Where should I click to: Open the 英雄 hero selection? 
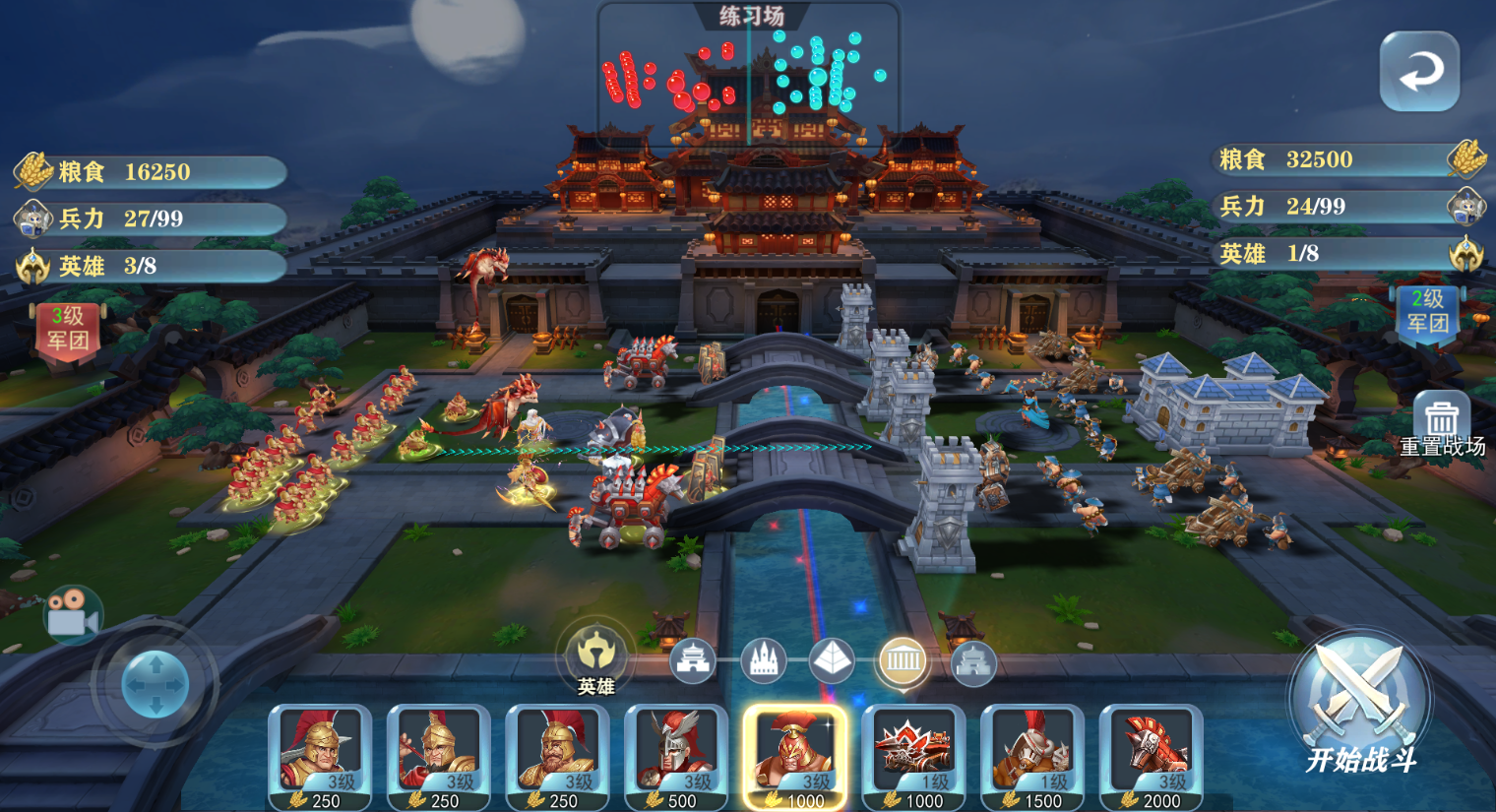(595, 655)
